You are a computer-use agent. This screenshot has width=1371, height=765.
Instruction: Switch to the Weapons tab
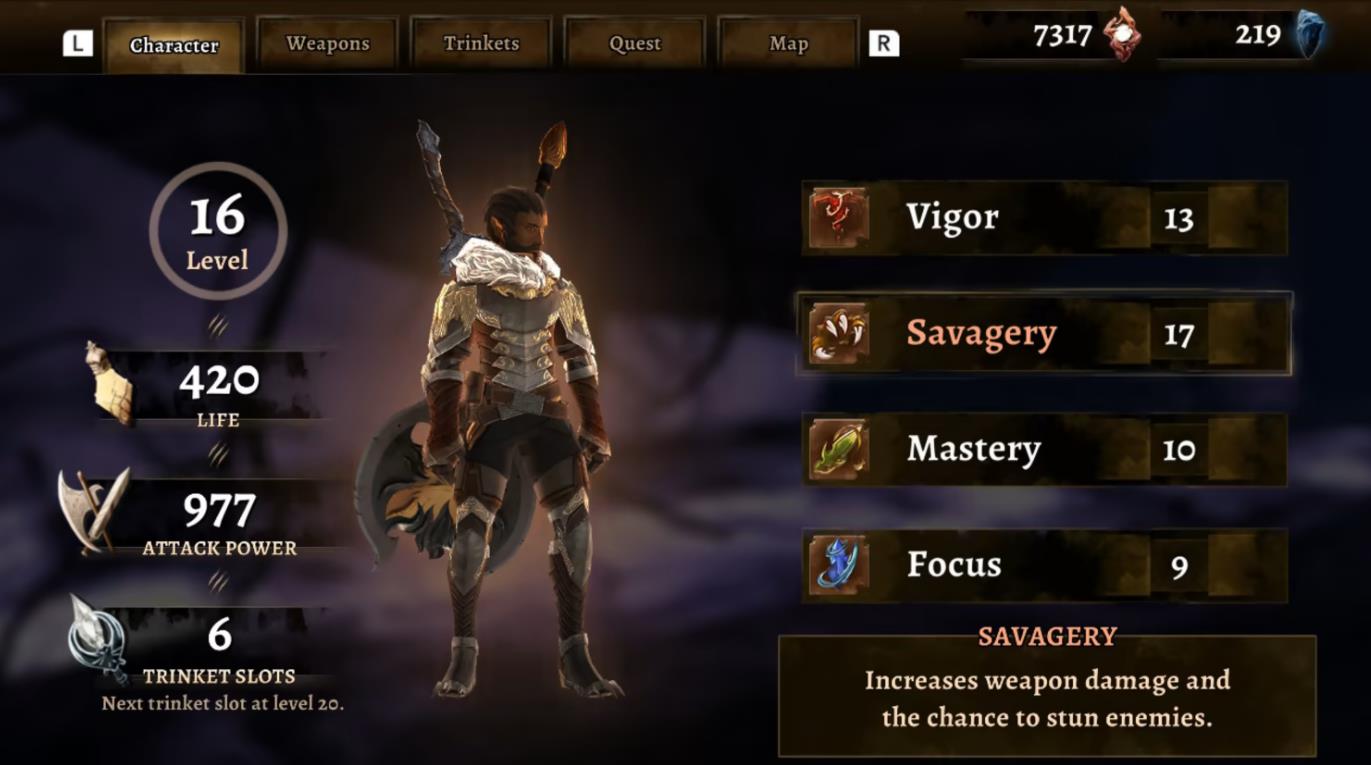click(326, 43)
